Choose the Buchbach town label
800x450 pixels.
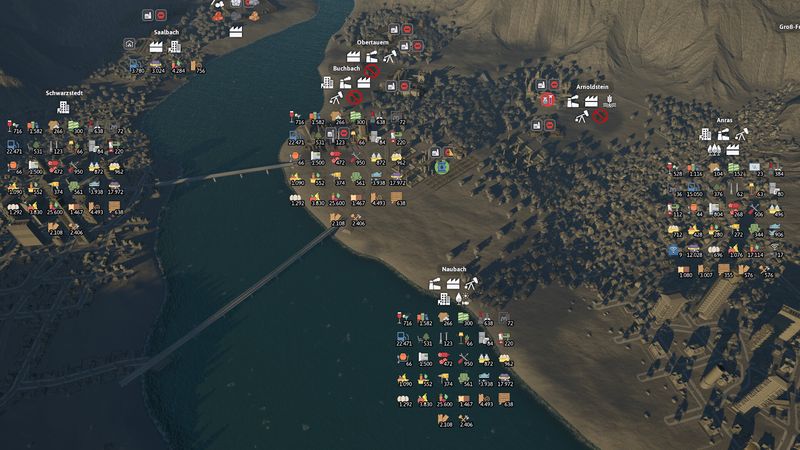(x=346, y=69)
